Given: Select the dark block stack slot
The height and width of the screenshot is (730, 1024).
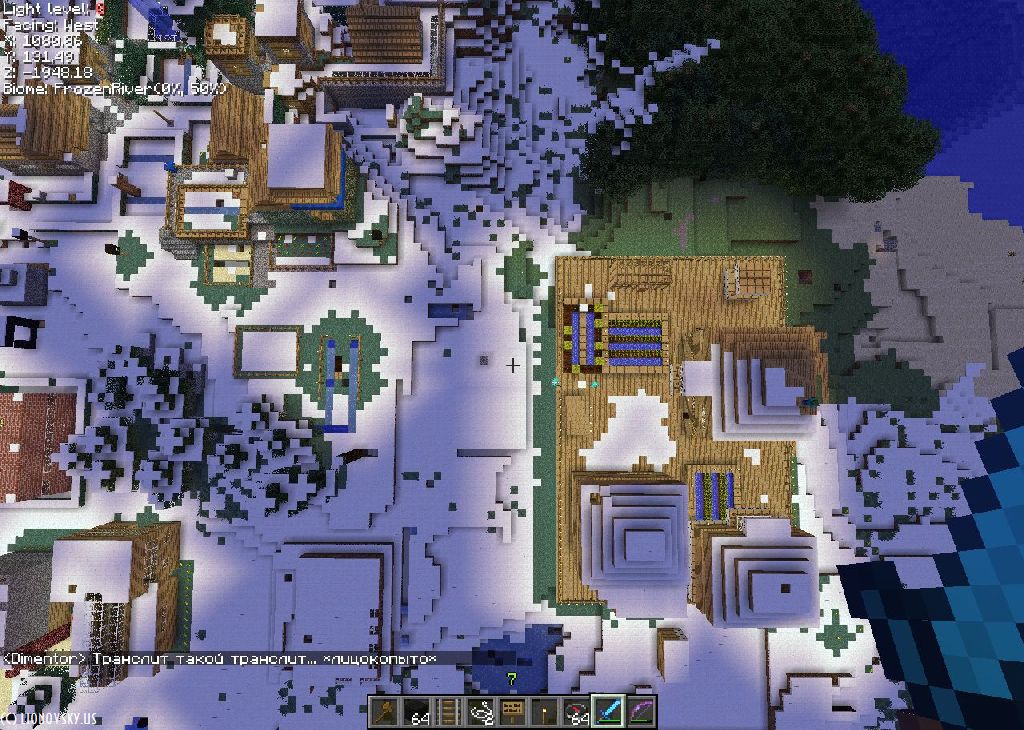Looking at the screenshot, I should point(417,712).
